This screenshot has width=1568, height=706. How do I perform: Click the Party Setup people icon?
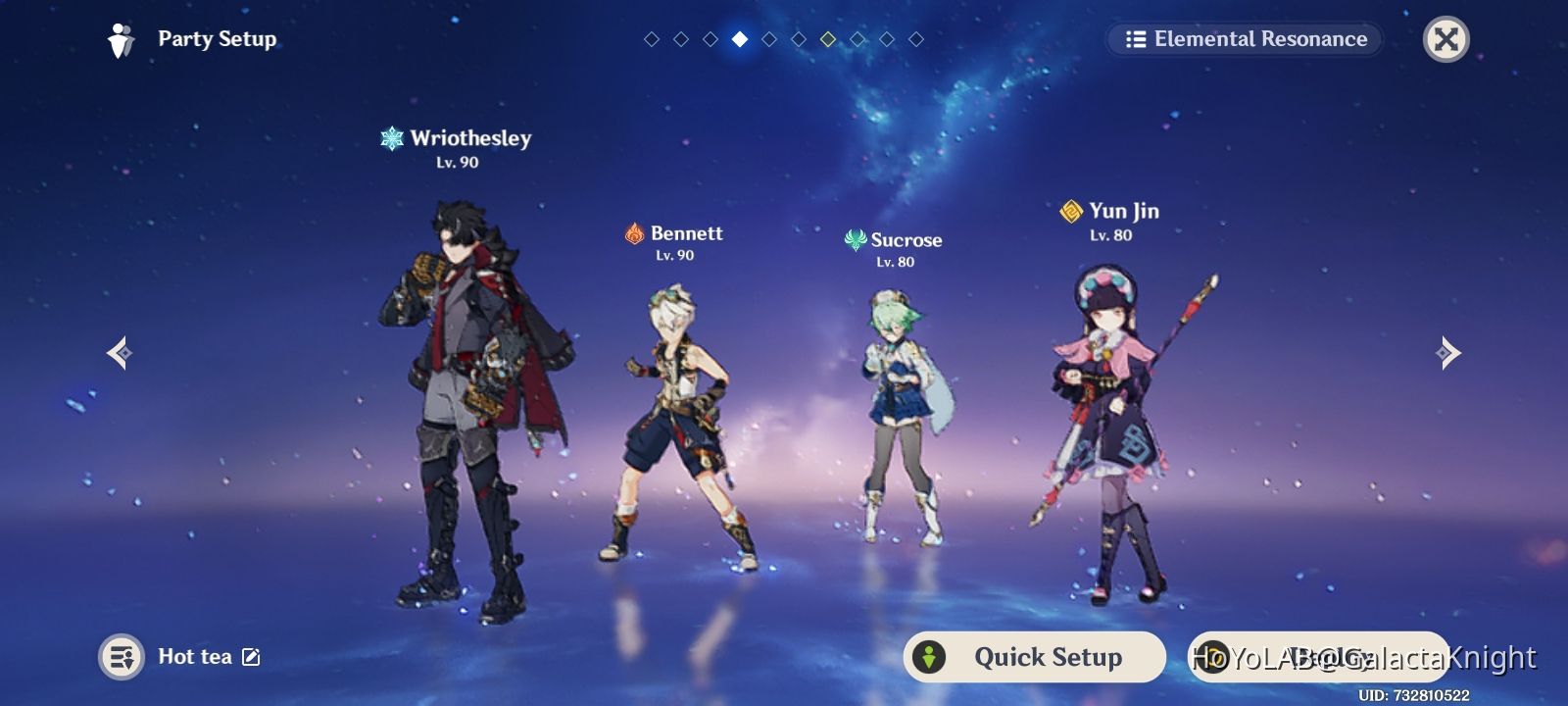120,38
